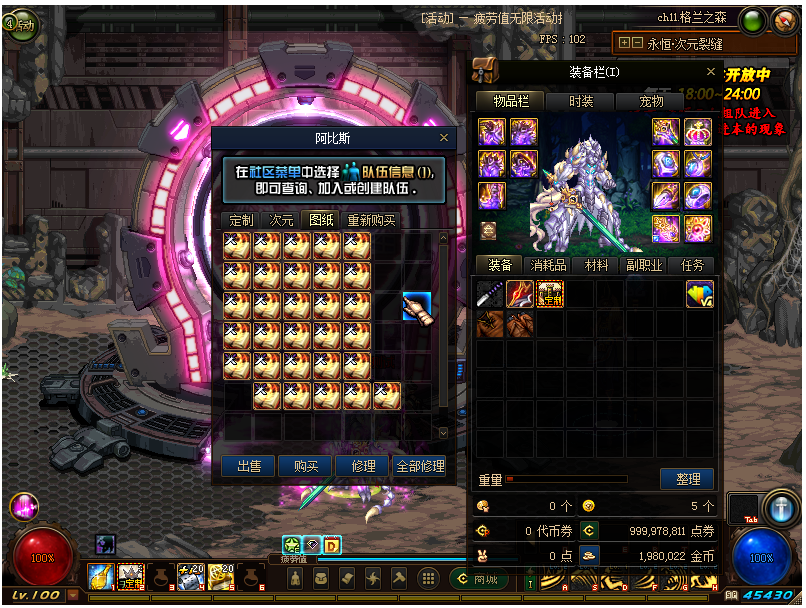Close the 装备栏 inventory window
Screen dimensions: 806x608
click(711, 72)
